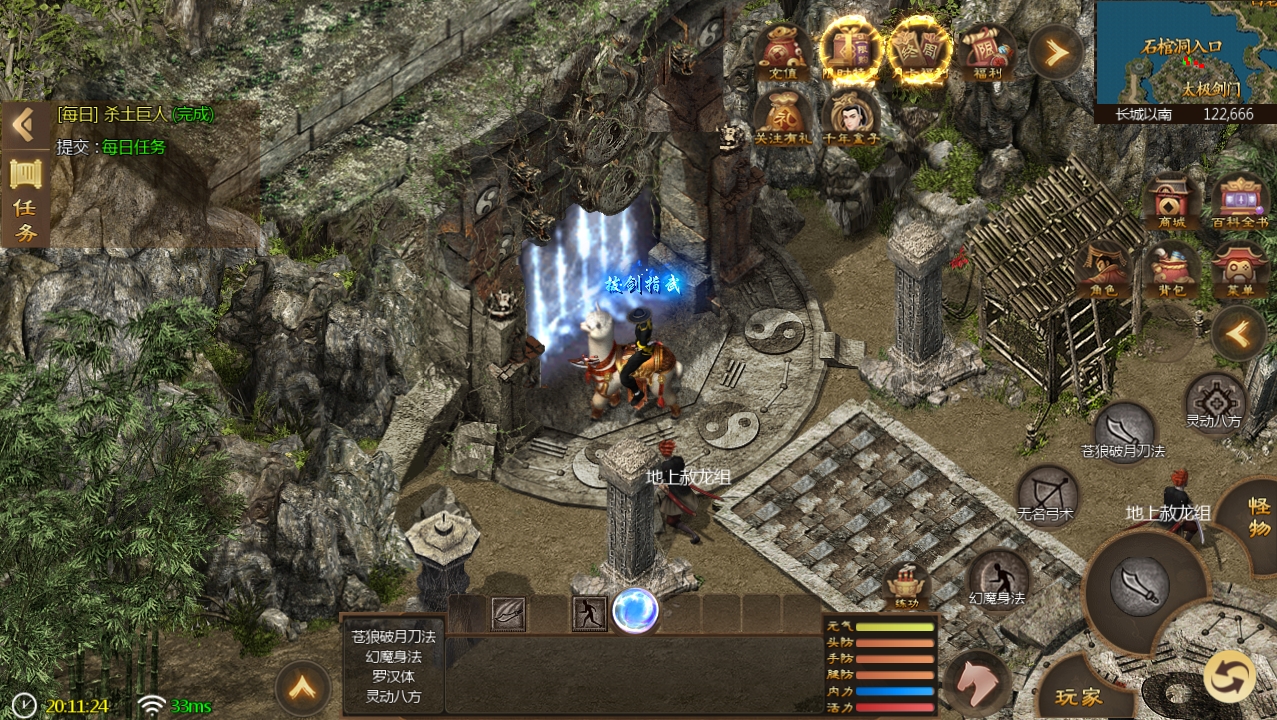Select the 玩家 player target button
Viewport: 1277px width, 720px height.
[x=1070, y=695]
